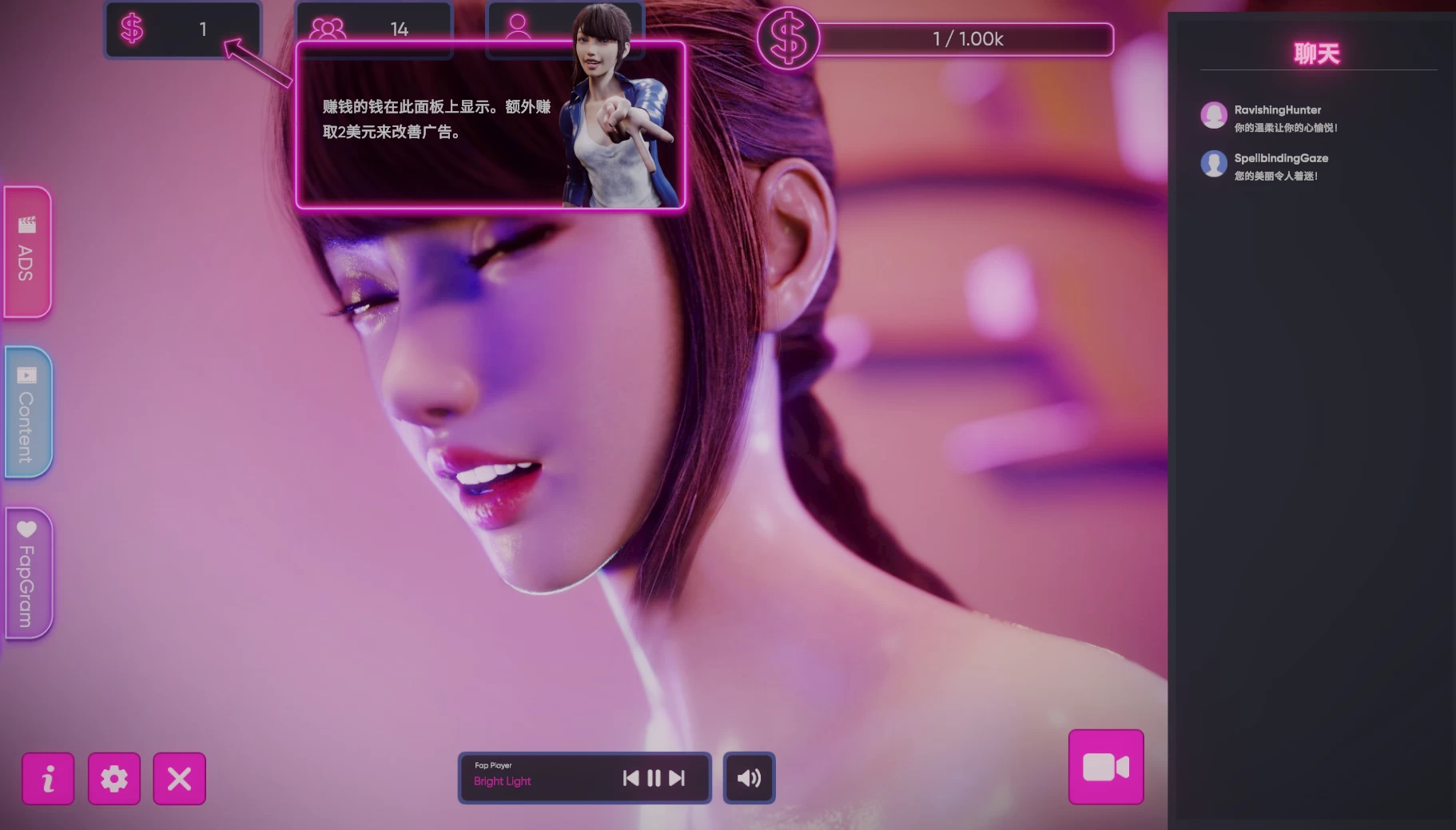1456x830 pixels.
Task: Click RavishingHunter's chat avatar
Action: click(x=1215, y=116)
